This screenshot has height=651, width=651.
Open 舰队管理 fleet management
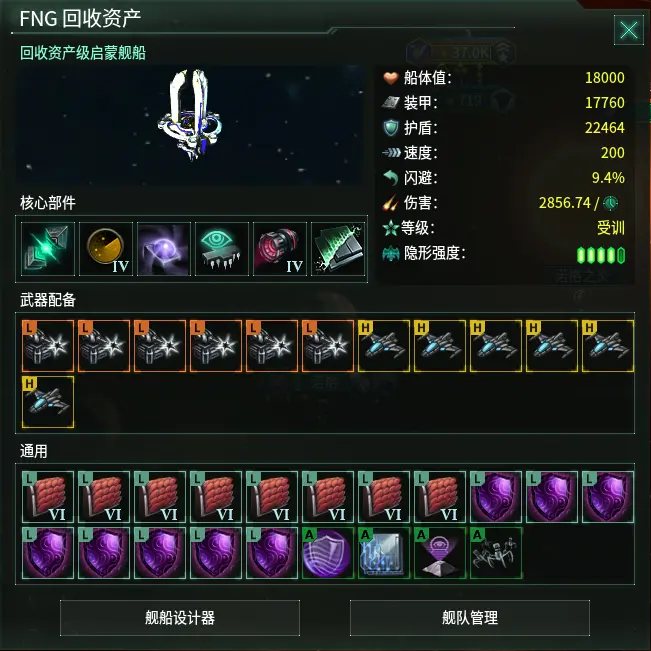pos(470,618)
